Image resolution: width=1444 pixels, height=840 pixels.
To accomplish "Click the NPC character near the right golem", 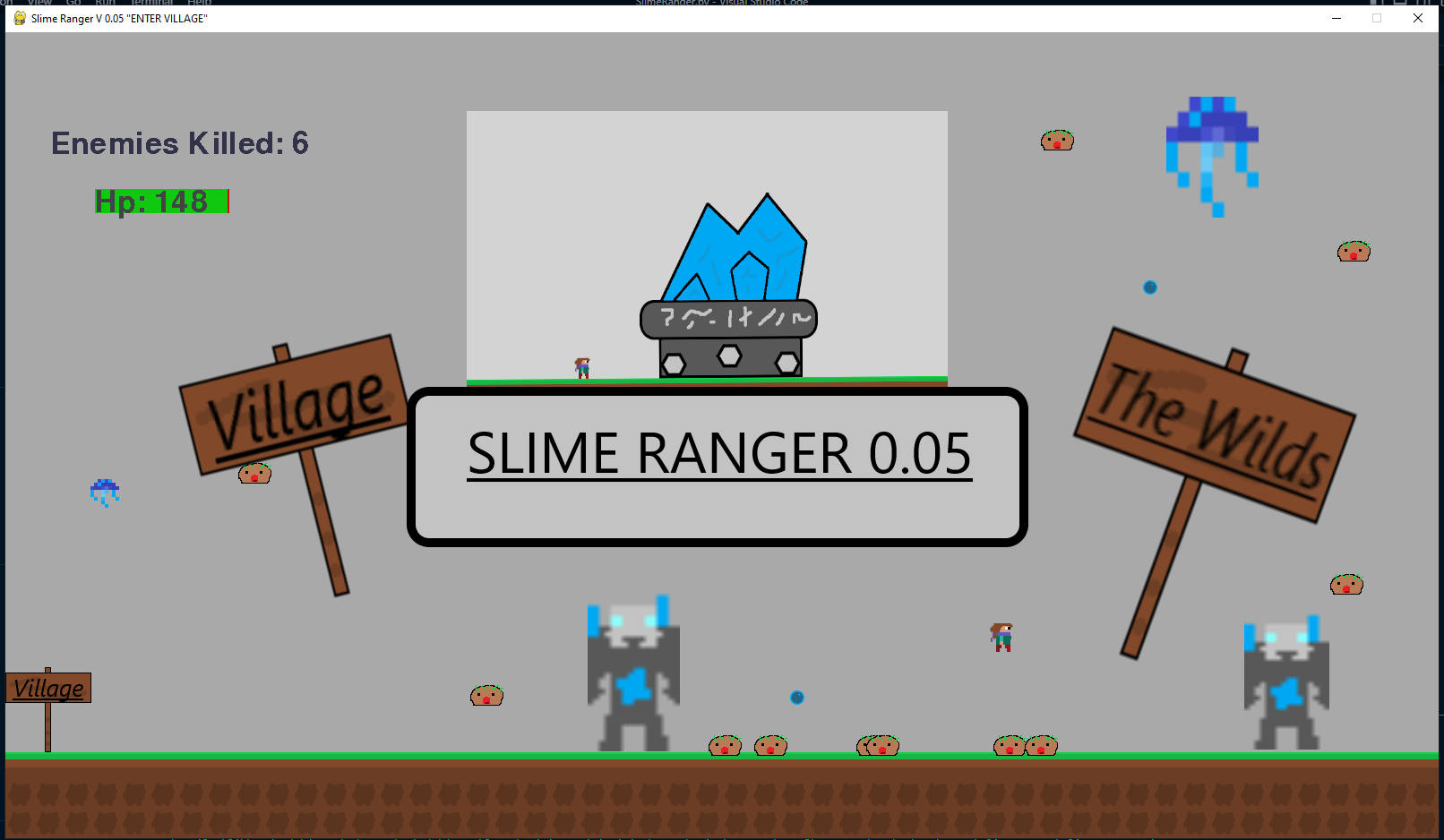I will pyautogui.click(x=1001, y=636).
